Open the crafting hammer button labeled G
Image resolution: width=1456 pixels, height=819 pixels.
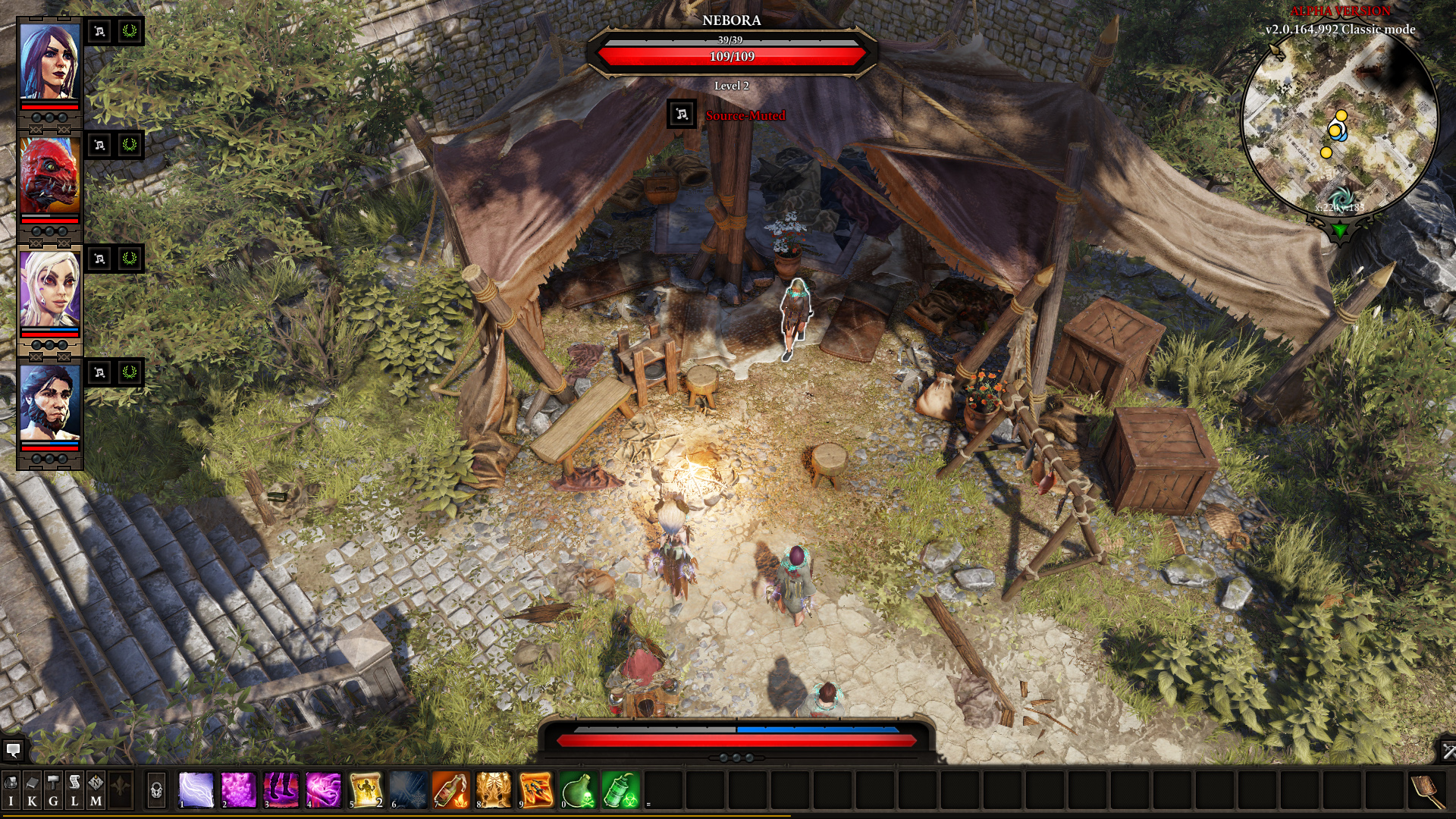[x=53, y=791]
